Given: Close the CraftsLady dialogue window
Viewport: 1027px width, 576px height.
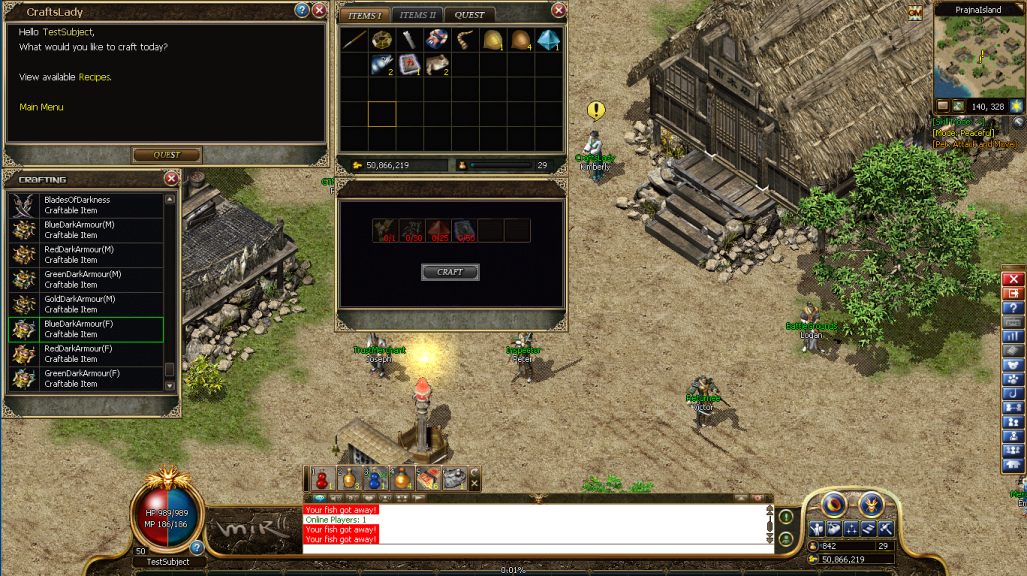Looking at the screenshot, I should pyautogui.click(x=319, y=10).
